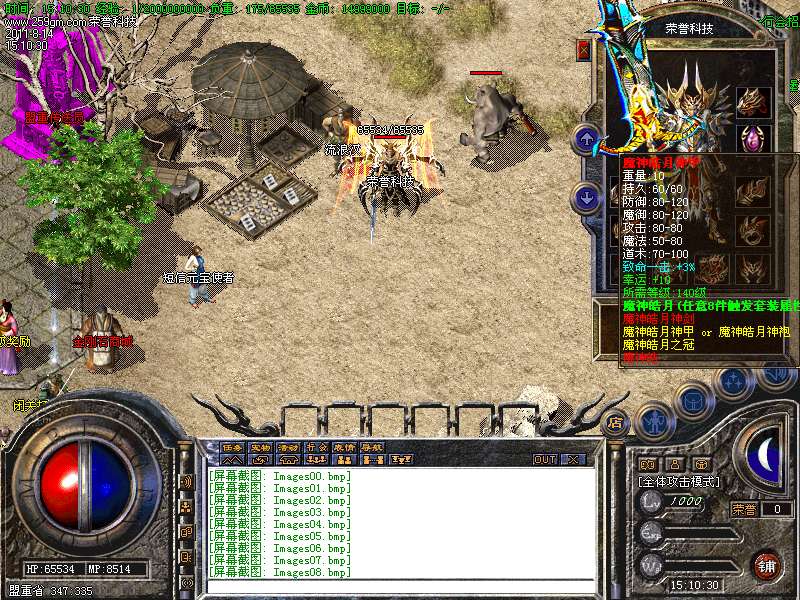Open the 行会 guild tab
Image resolution: width=800 pixels, height=600 pixels.
[x=317, y=447]
